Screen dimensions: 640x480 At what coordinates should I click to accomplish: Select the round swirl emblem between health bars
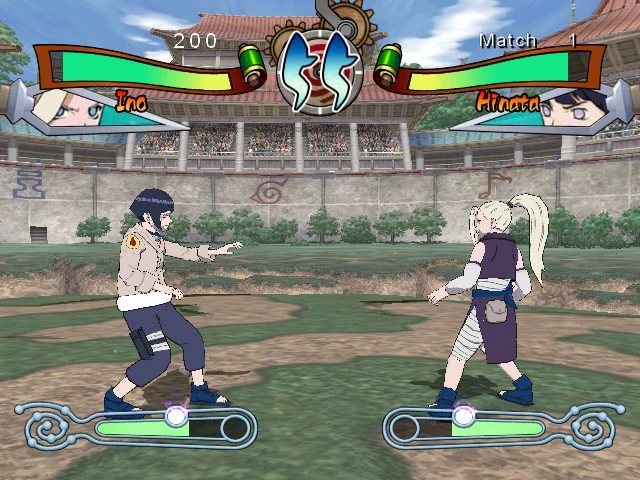point(319,70)
